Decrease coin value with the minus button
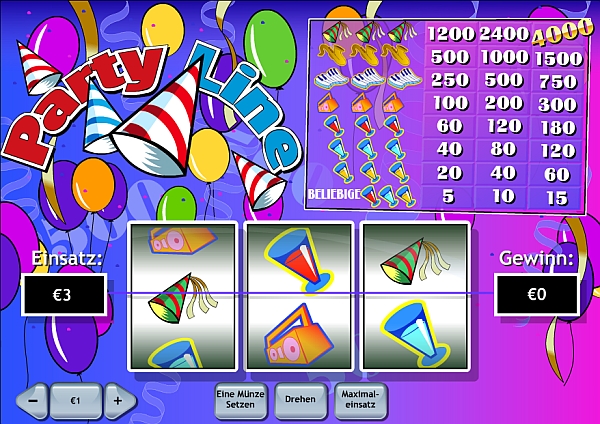Image resolution: width=600 pixels, height=424 pixels. pyautogui.click(x=33, y=400)
